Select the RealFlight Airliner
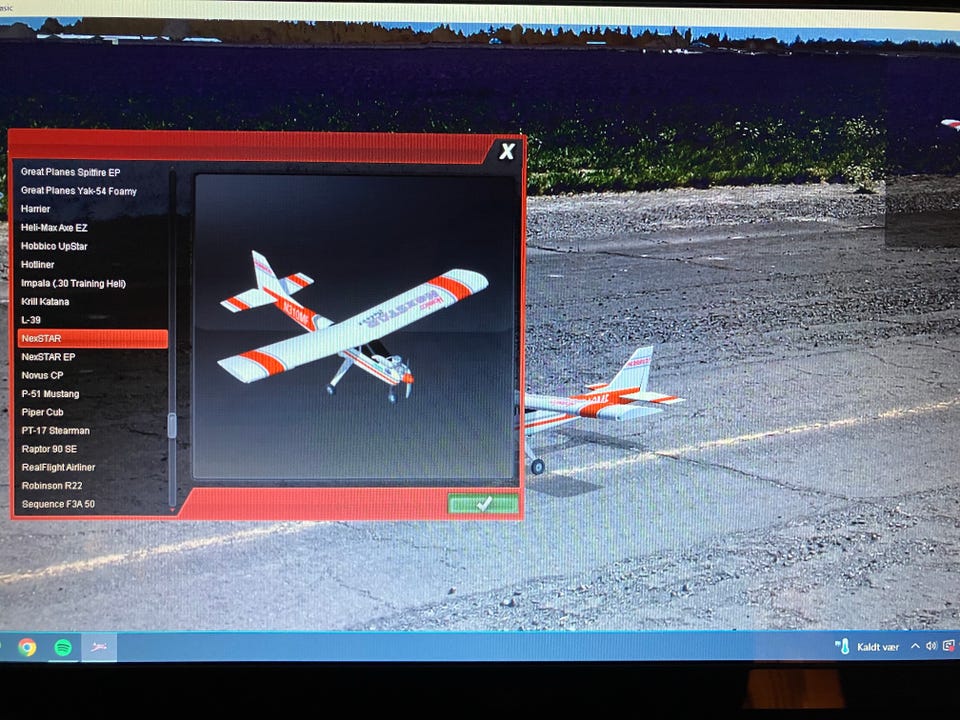This screenshot has width=960, height=720. click(x=58, y=467)
